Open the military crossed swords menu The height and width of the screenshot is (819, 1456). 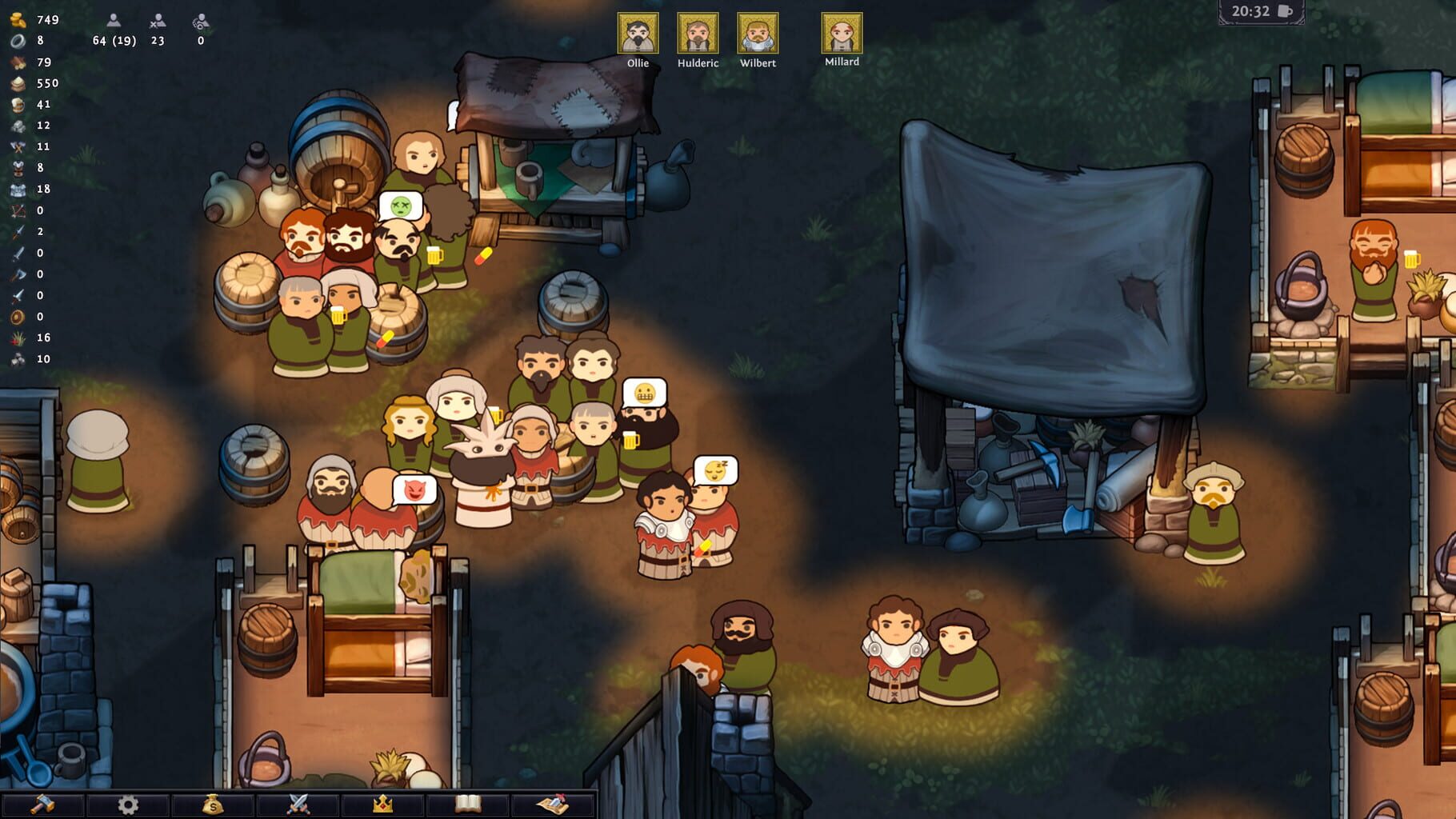tap(298, 804)
